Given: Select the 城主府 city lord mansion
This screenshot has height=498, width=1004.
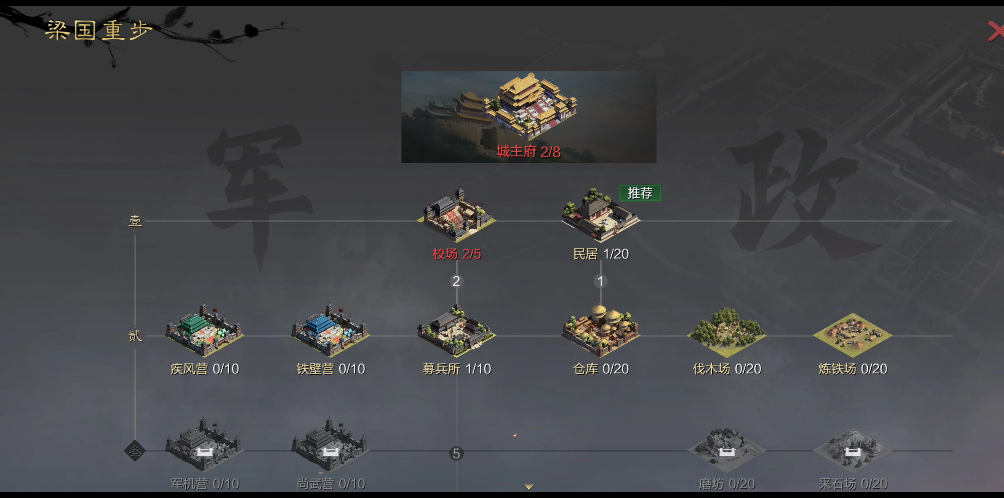Looking at the screenshot, I should [x=528, y=115].
